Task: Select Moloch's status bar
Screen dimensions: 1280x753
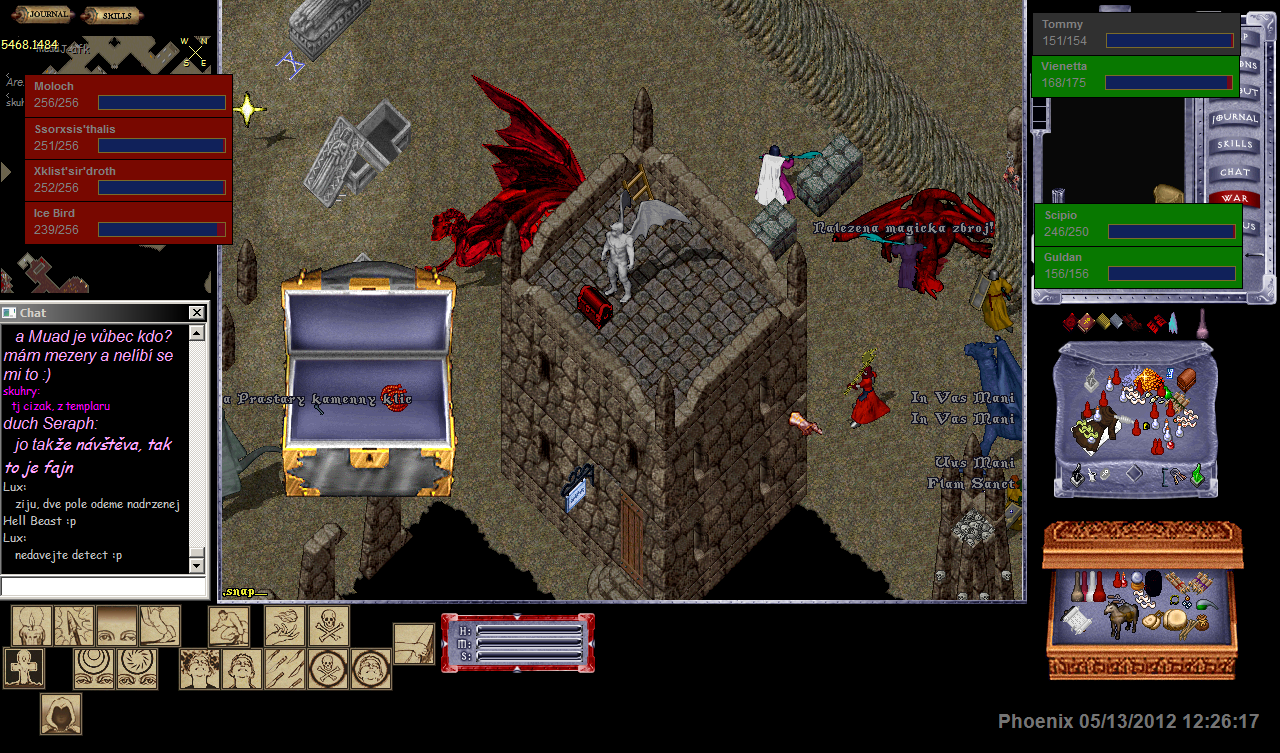Action: [x=128, y=96]
